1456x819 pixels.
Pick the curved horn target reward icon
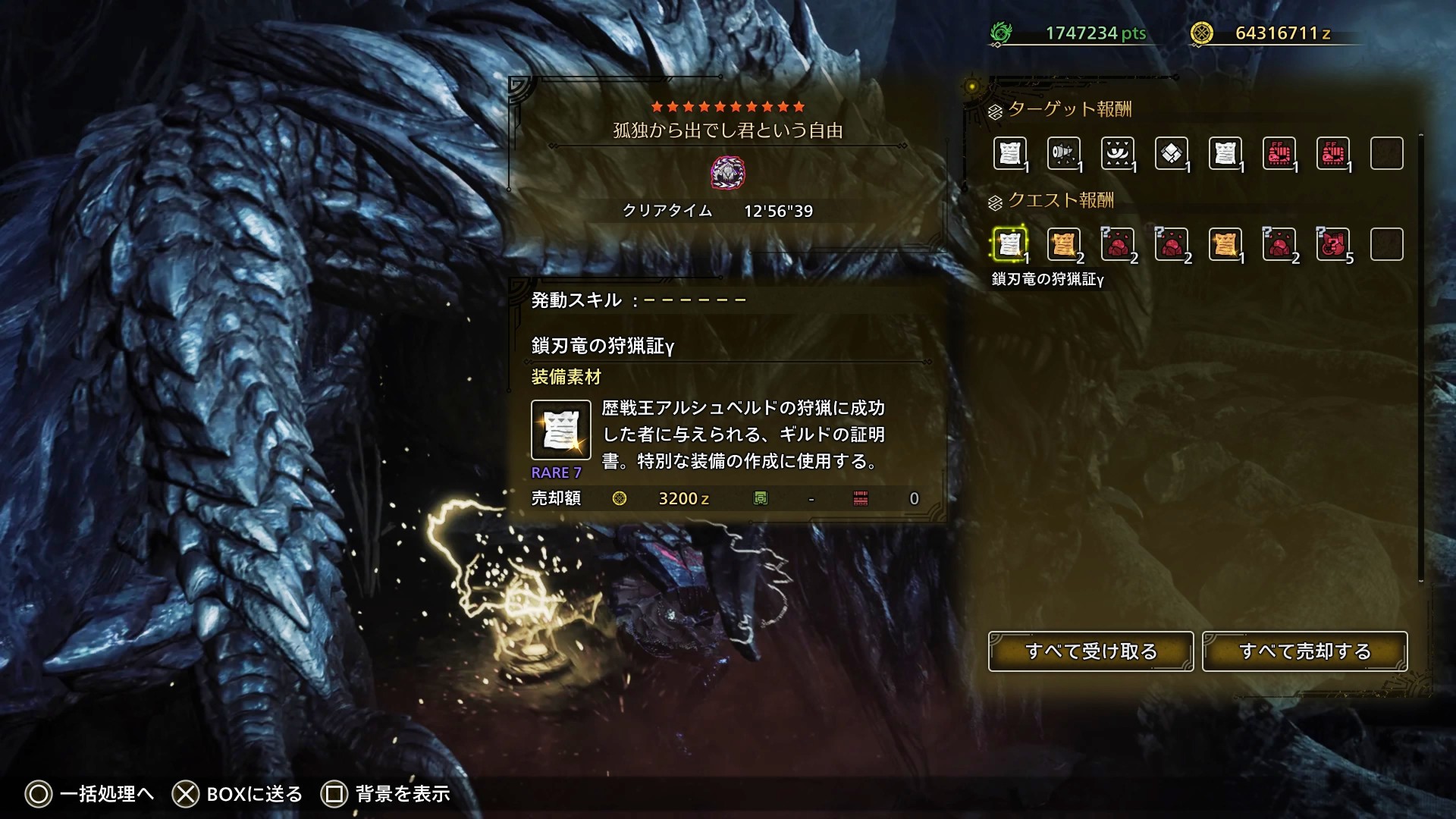tap(1117, 153)
